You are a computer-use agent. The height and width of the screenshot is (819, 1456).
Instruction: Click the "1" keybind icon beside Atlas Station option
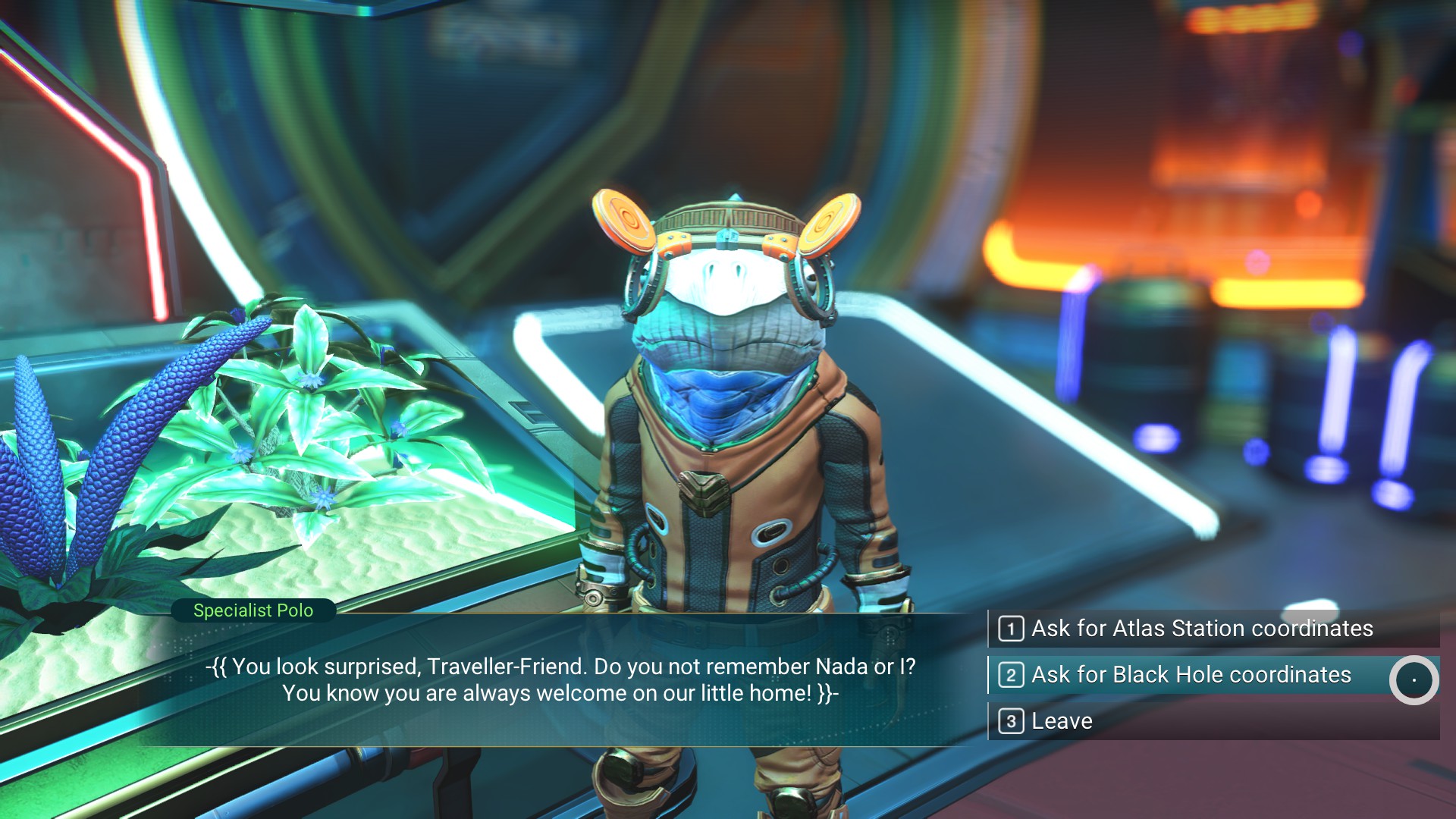tap(1012, 629)
